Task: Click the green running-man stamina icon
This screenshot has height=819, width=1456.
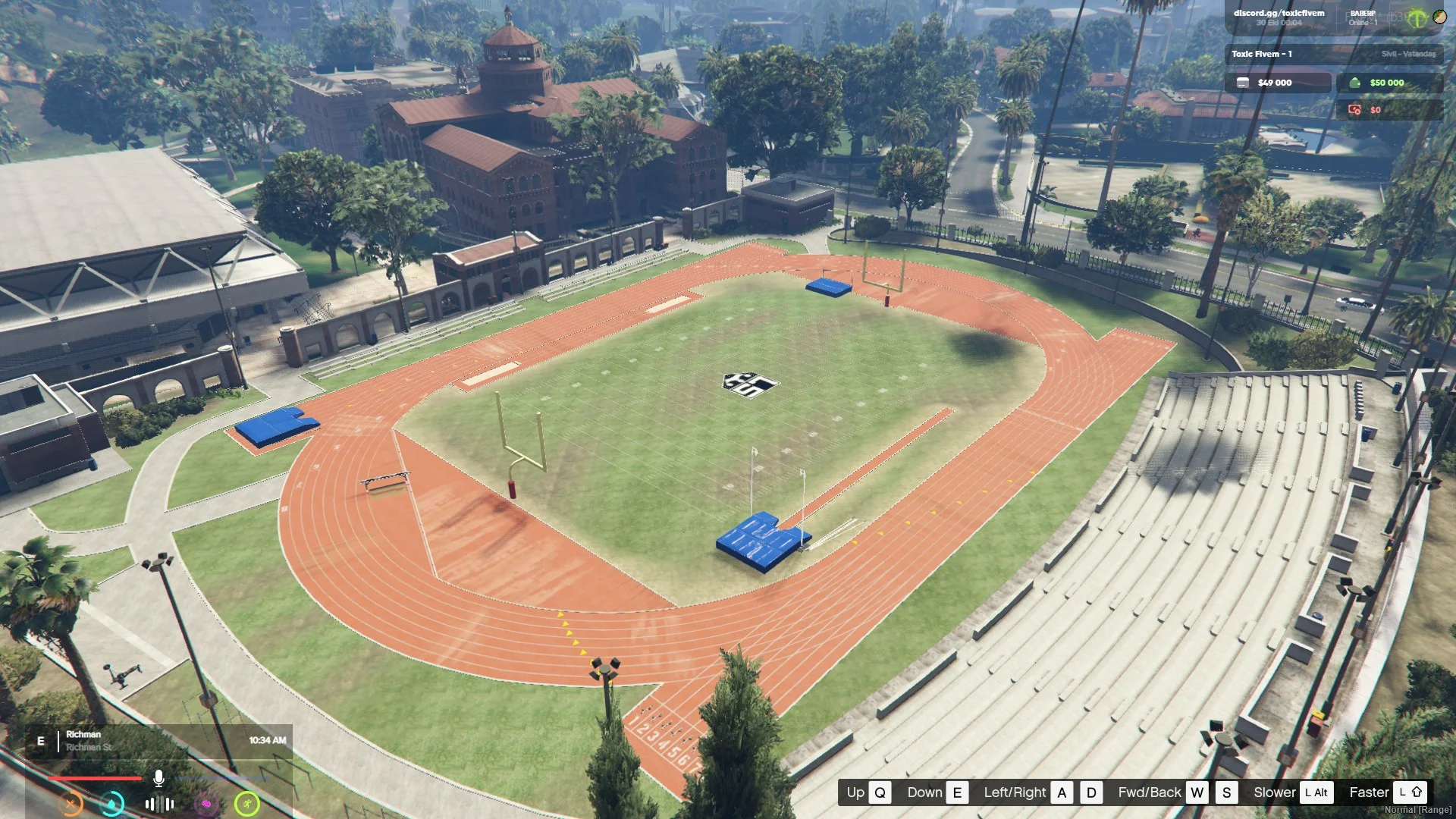Action: 247,804
